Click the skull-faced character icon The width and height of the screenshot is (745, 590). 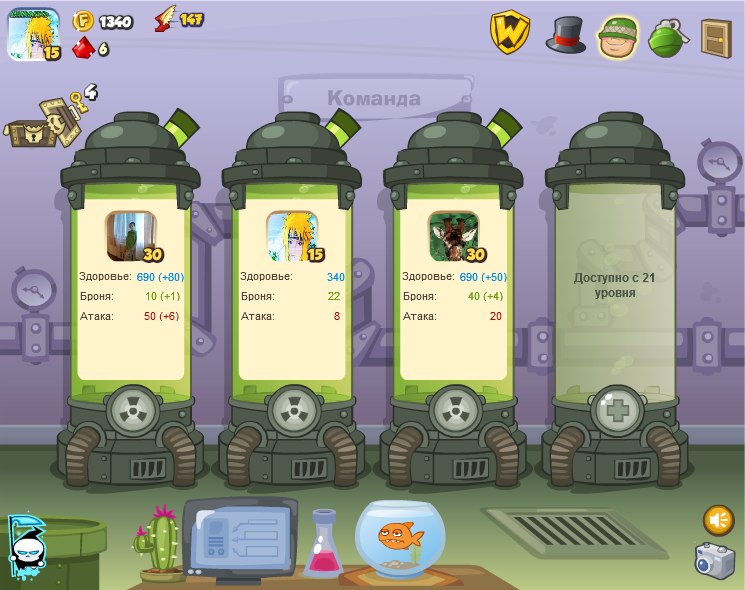[x=26, y=545]
